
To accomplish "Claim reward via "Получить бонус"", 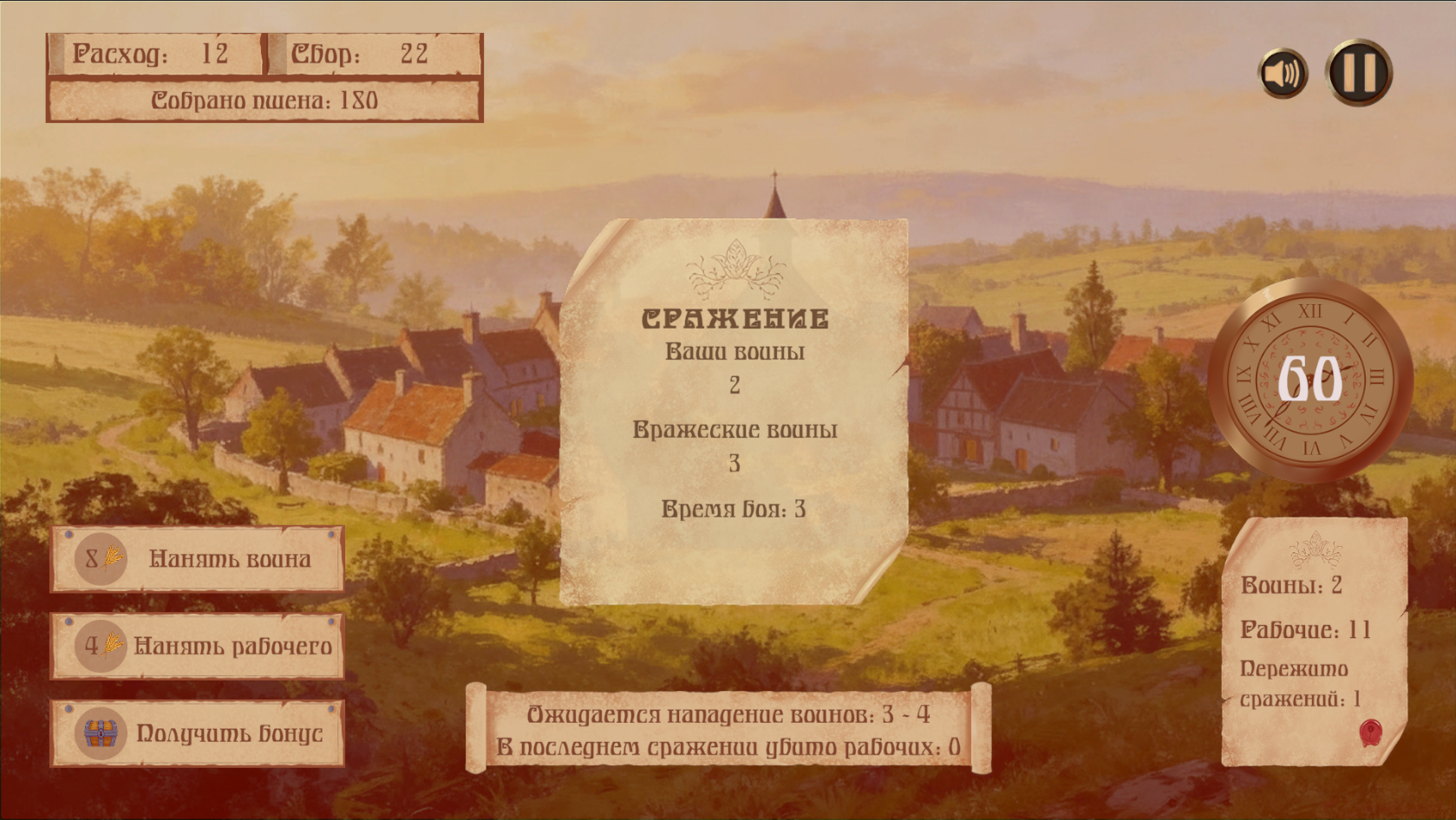I will point(227,732).
